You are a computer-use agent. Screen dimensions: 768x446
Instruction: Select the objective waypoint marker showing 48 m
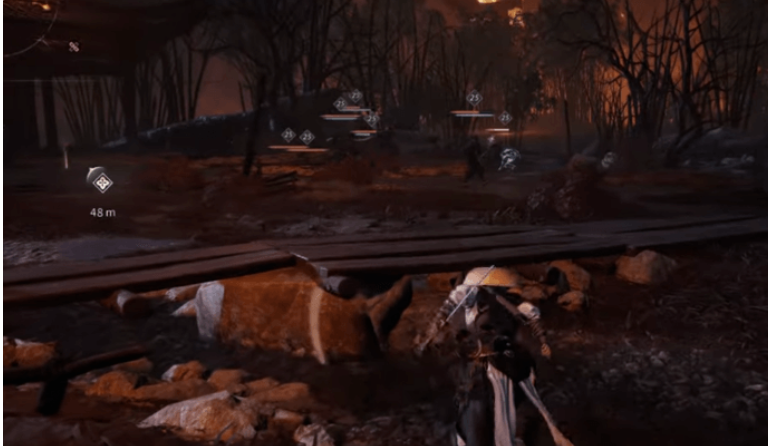point(100,181)
